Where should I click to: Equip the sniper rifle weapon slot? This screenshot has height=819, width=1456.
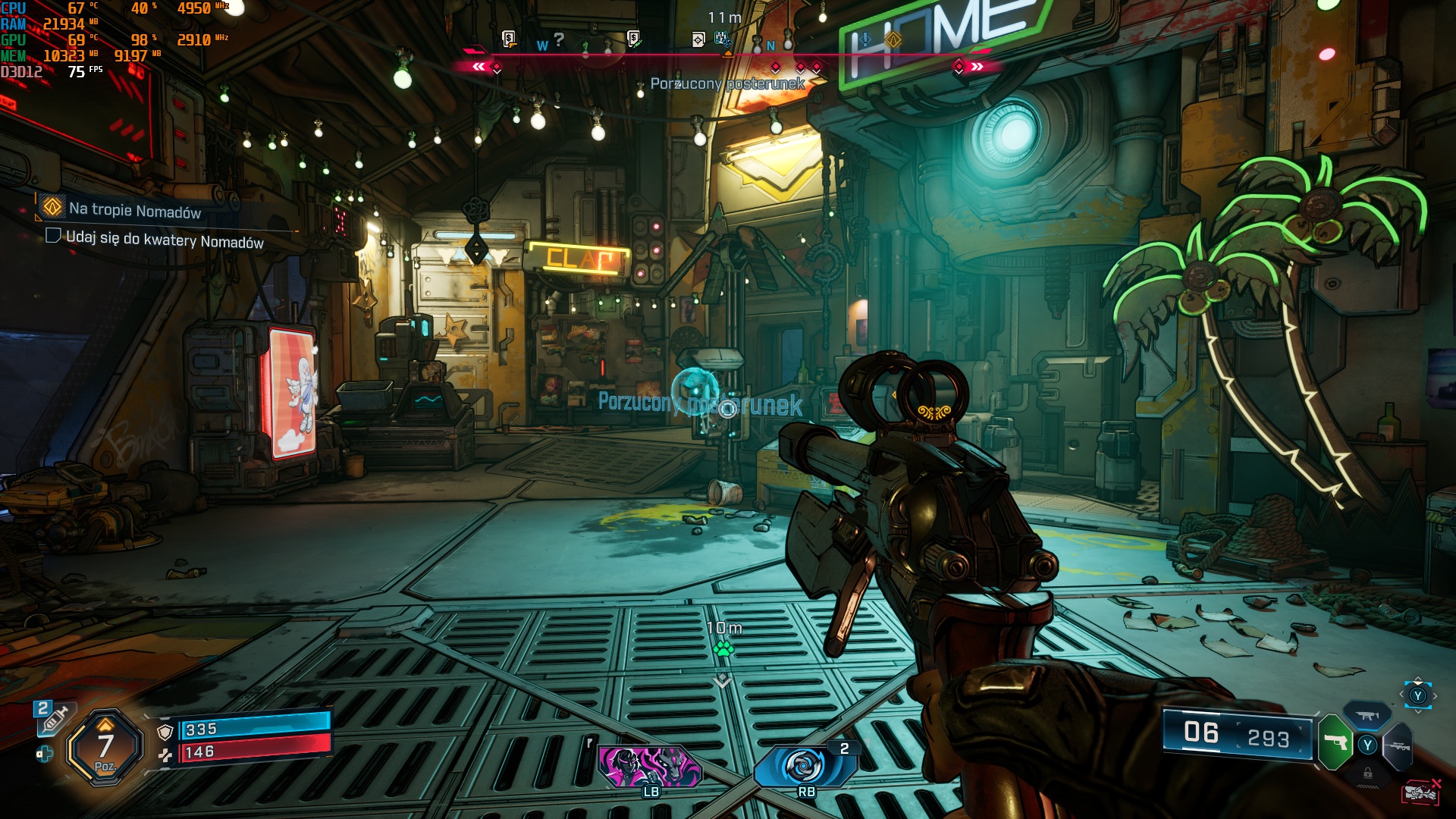point(1399,746)
